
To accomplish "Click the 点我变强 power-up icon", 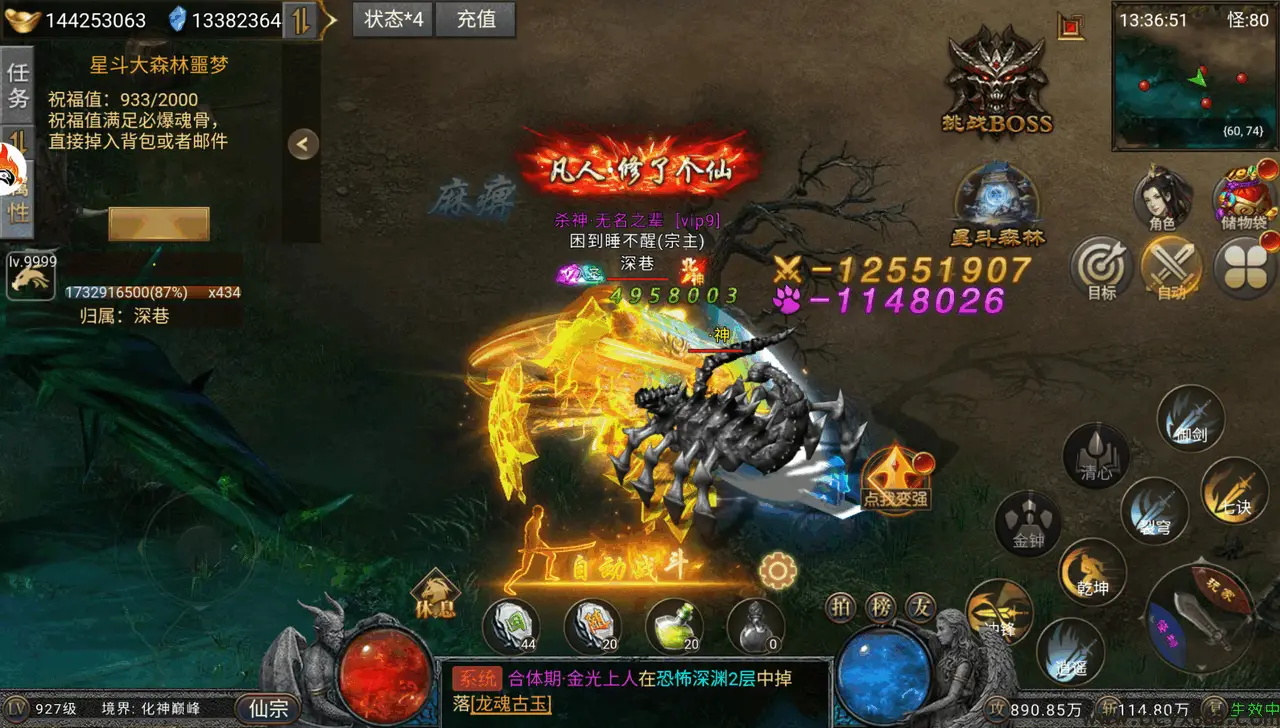I will (895, 478).
